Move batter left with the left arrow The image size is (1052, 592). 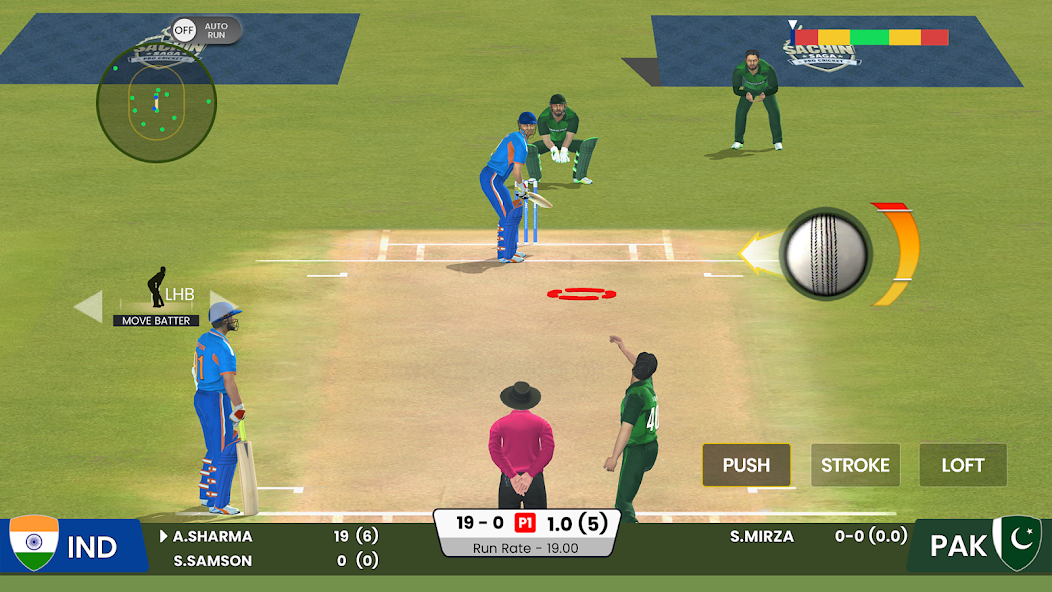[89, 306]
